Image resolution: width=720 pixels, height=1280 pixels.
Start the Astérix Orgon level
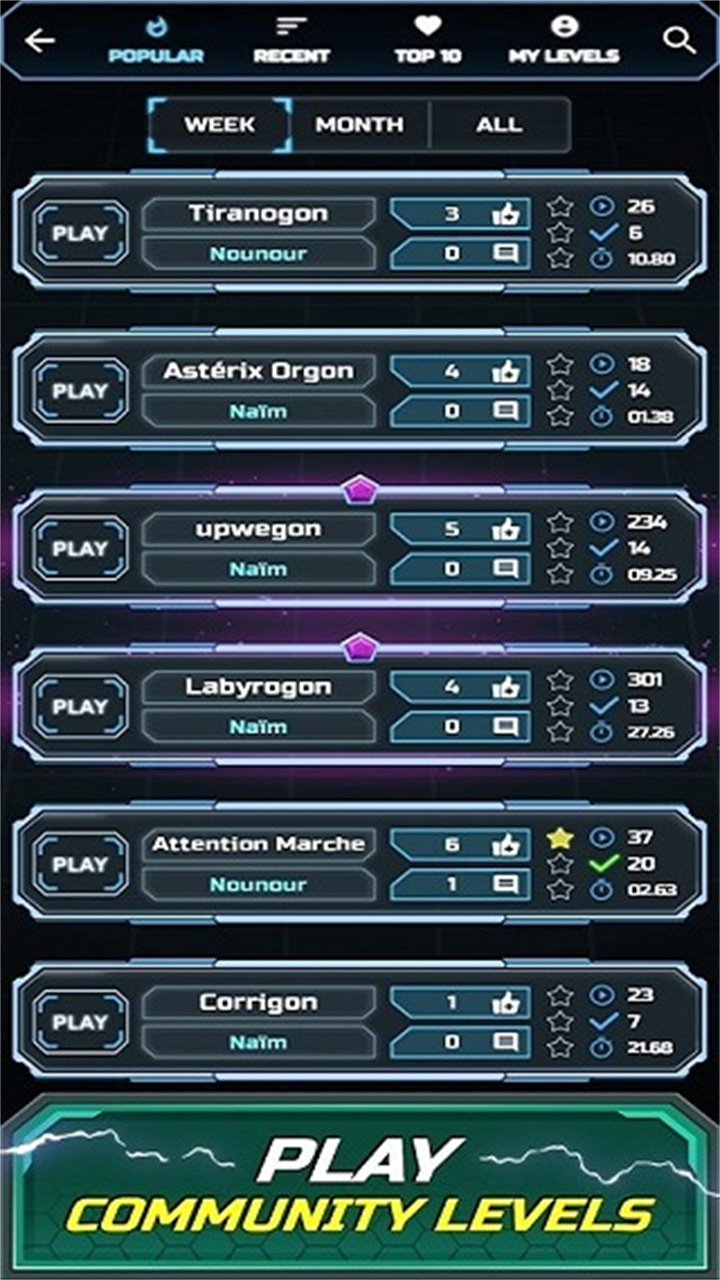click(x=80, y=391)
